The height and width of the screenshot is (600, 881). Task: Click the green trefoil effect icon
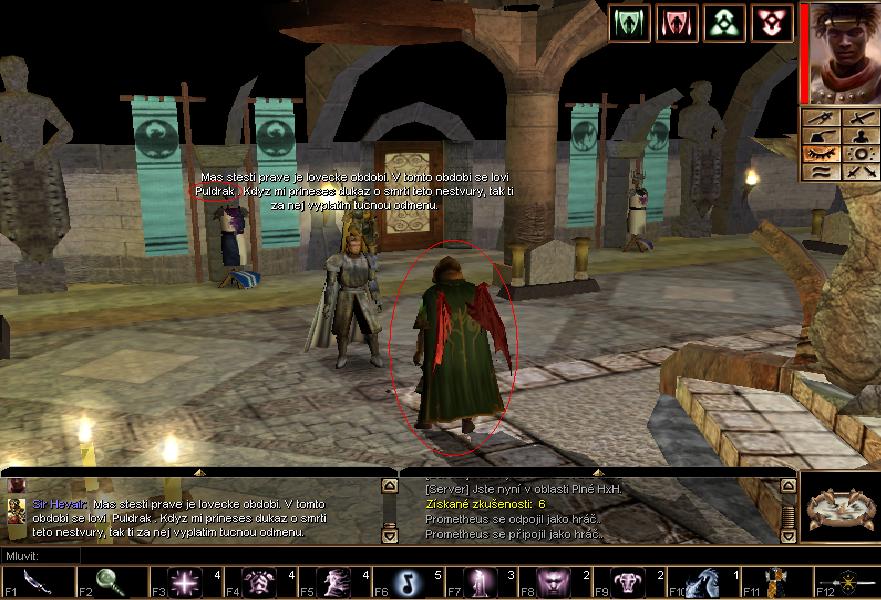point(724,22)
